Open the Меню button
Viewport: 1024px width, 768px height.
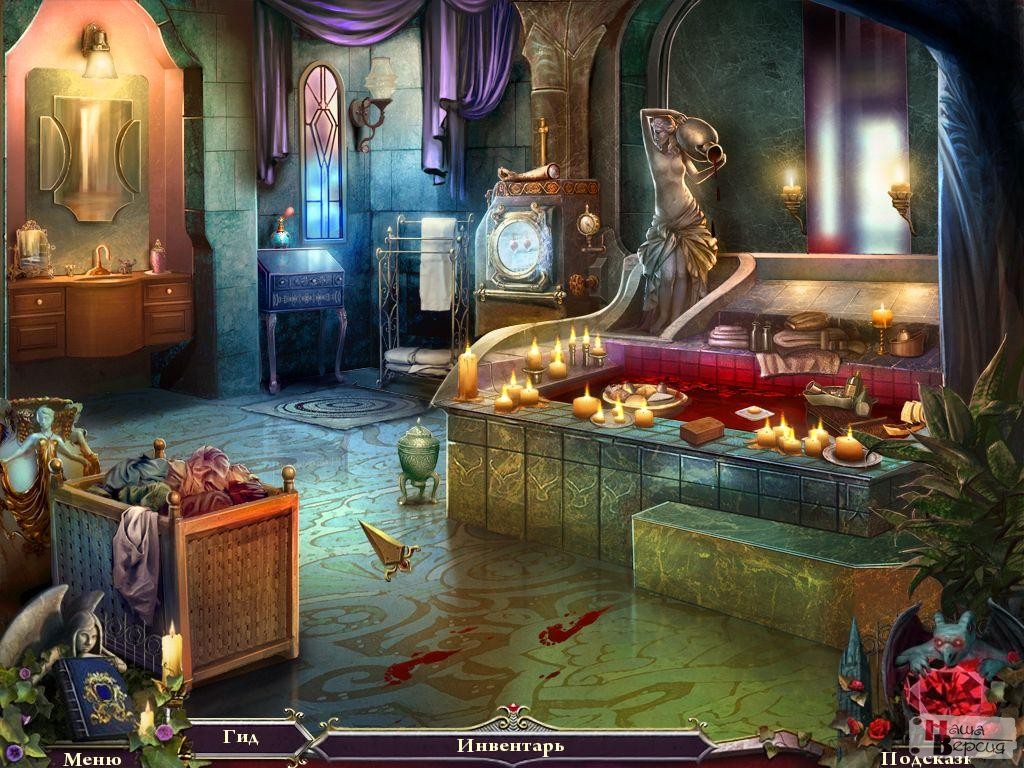tap(92, 758)
